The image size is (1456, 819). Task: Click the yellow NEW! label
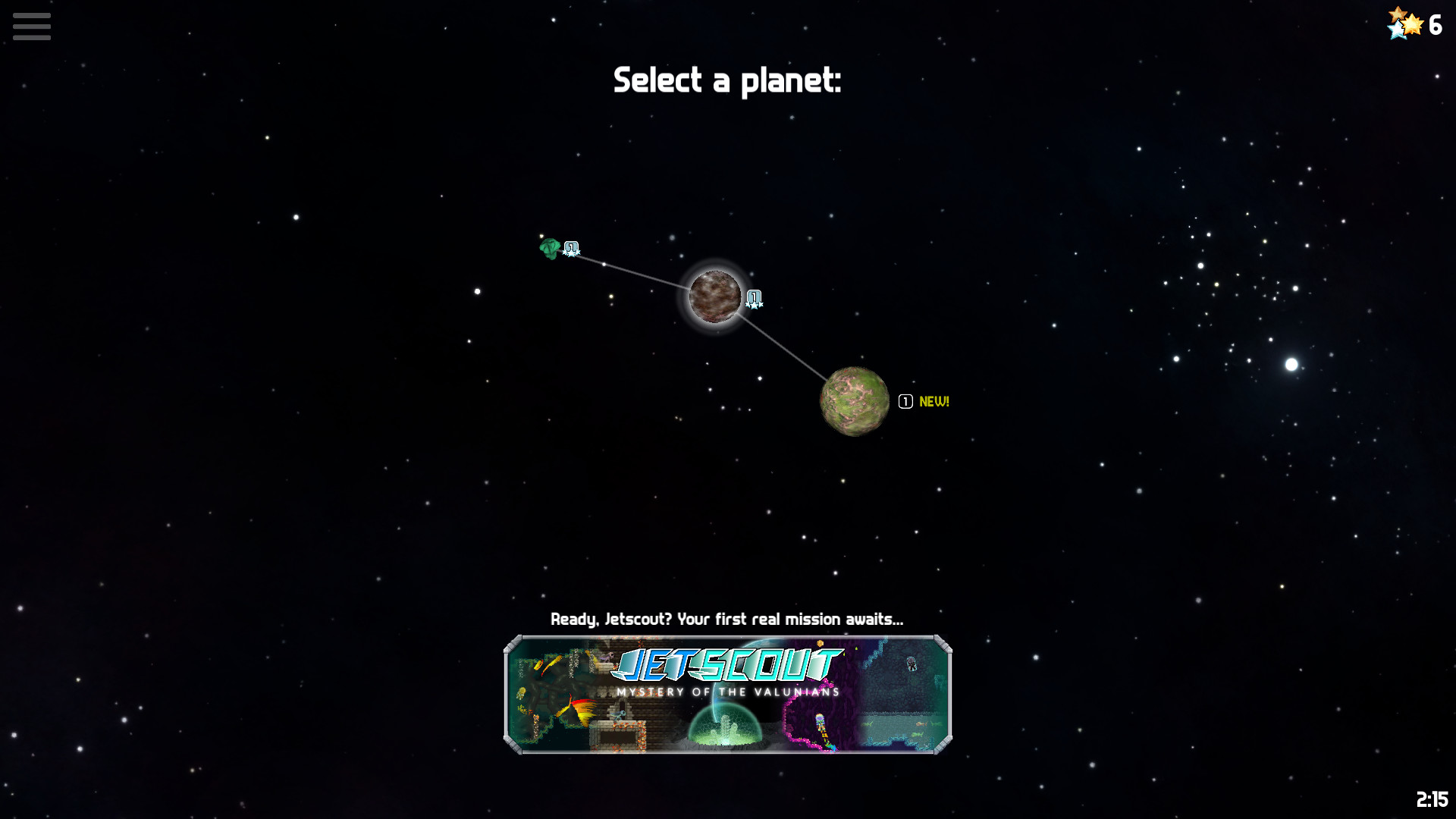pos(933,401)
